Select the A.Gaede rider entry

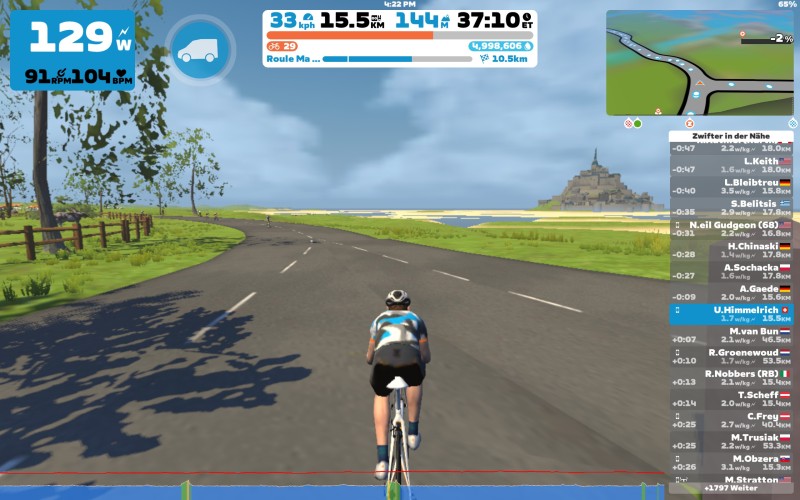pos(731,293)
